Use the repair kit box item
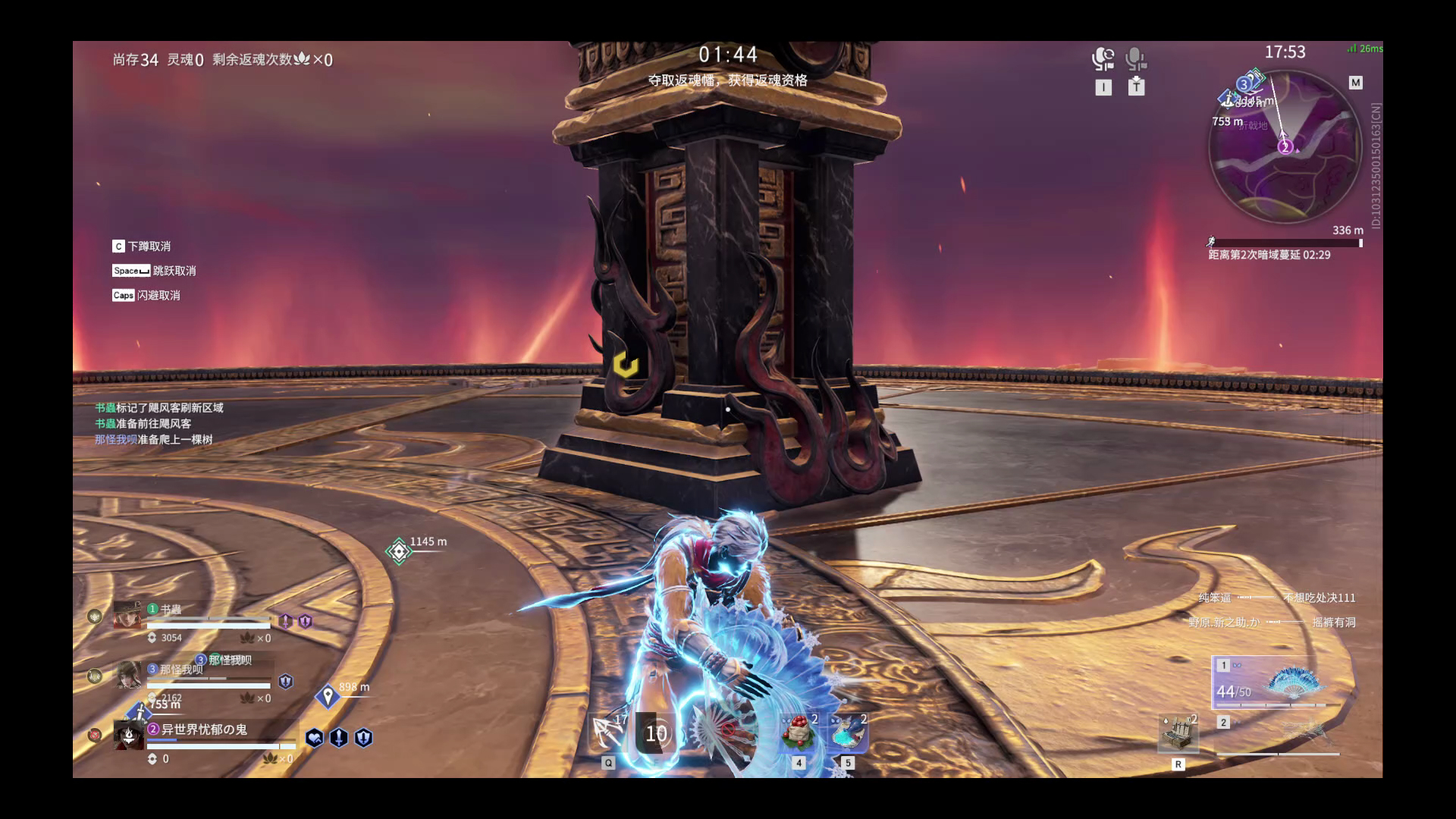Viewport: 1456px width, 819px height. [1178, 733]
